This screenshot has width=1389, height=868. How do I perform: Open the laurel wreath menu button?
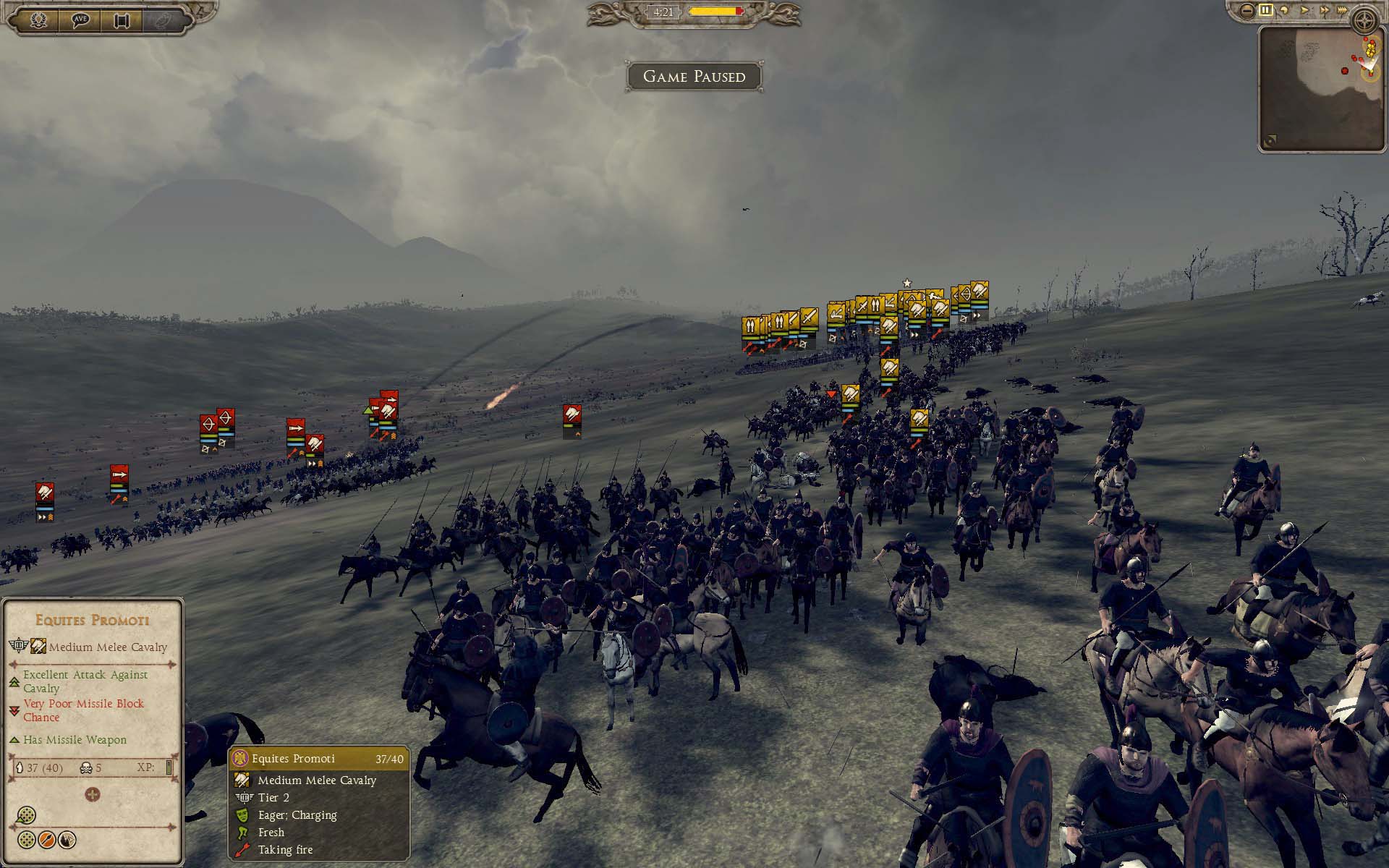pos(39,20)
